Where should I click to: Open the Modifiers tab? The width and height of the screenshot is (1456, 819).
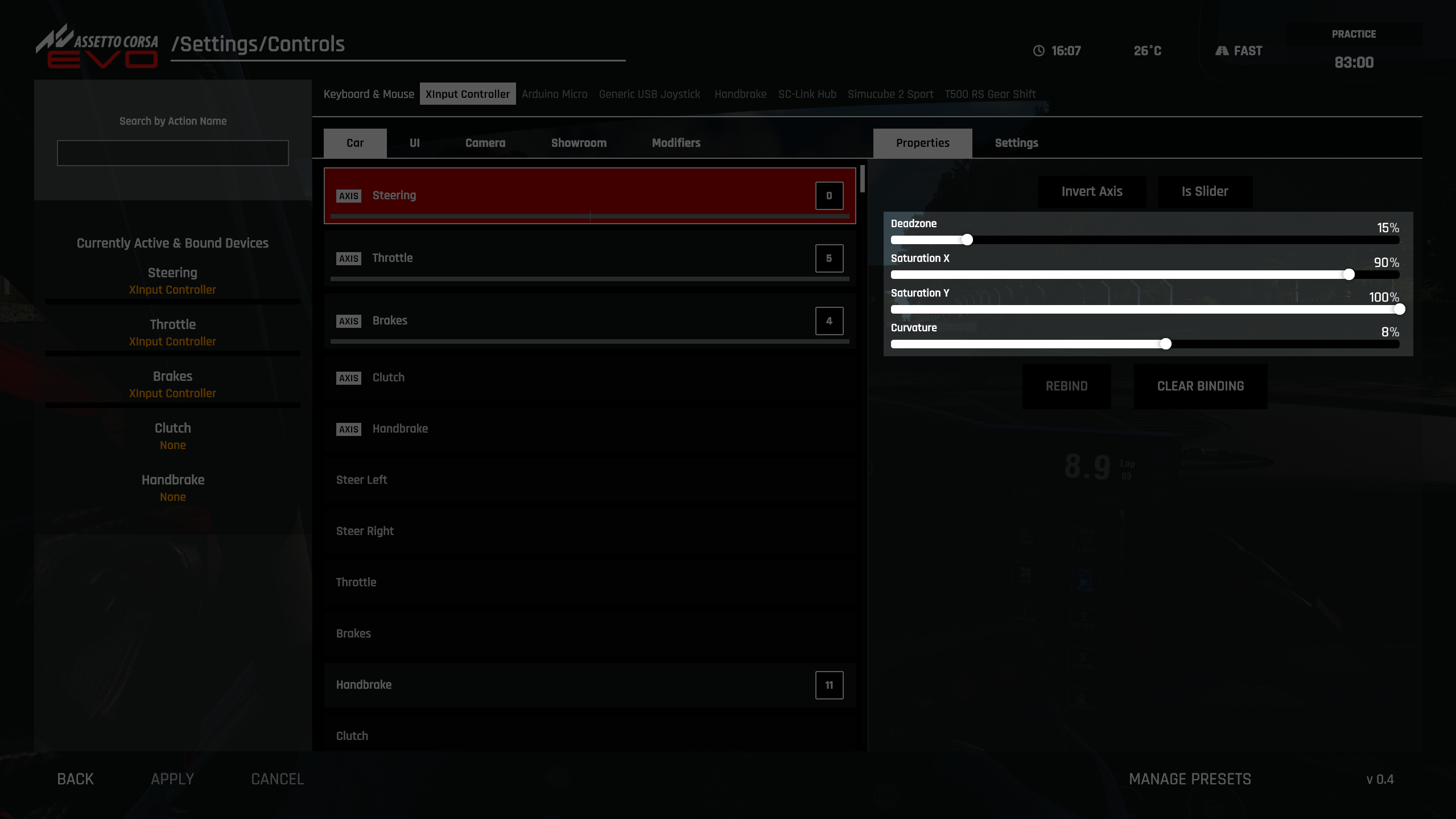(x=675, y=143)
